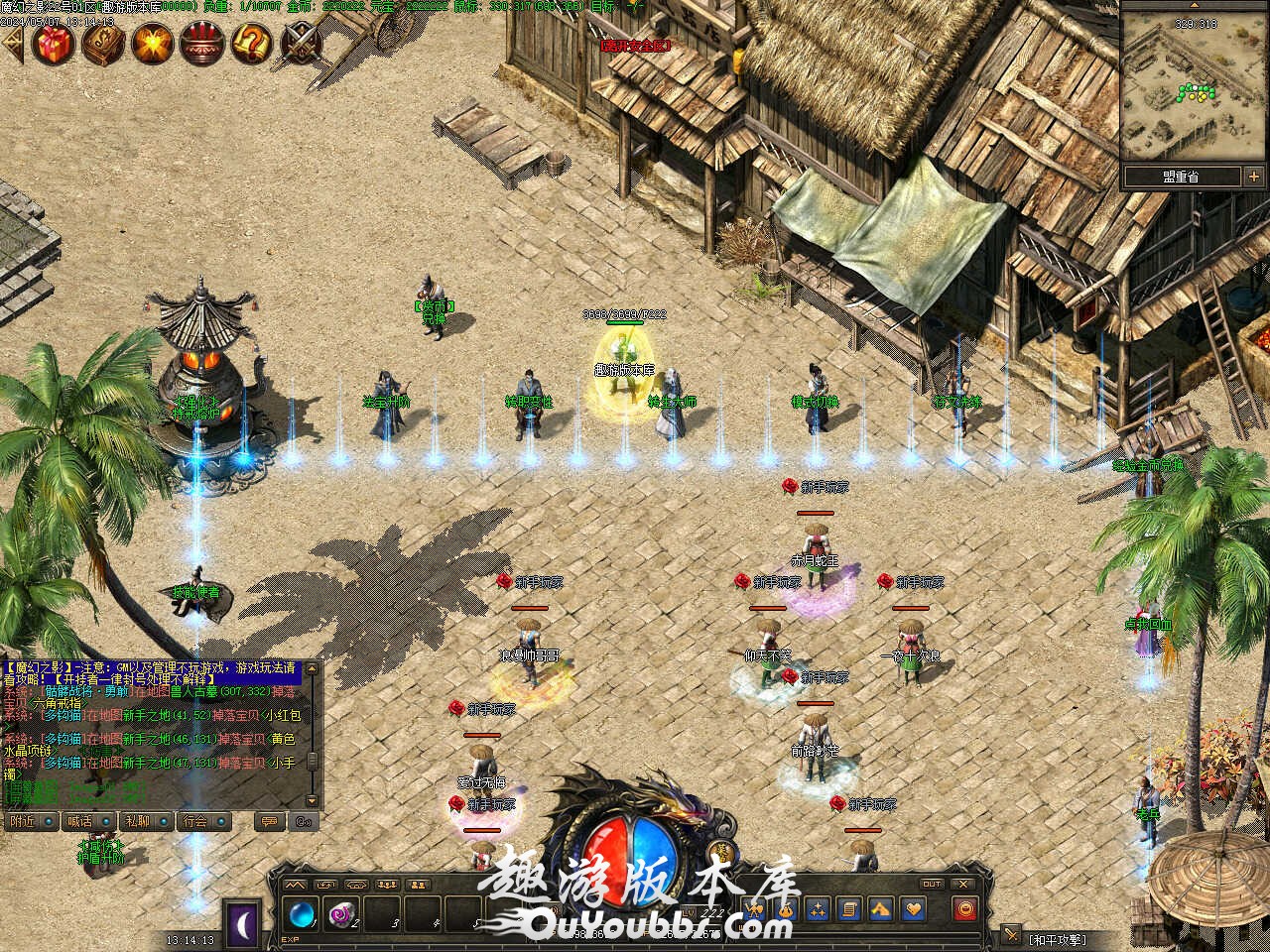The width and height of the screenshot is (1270, 952).
Task: Open the red gift box icon
Action: click(x=53, y=44)
